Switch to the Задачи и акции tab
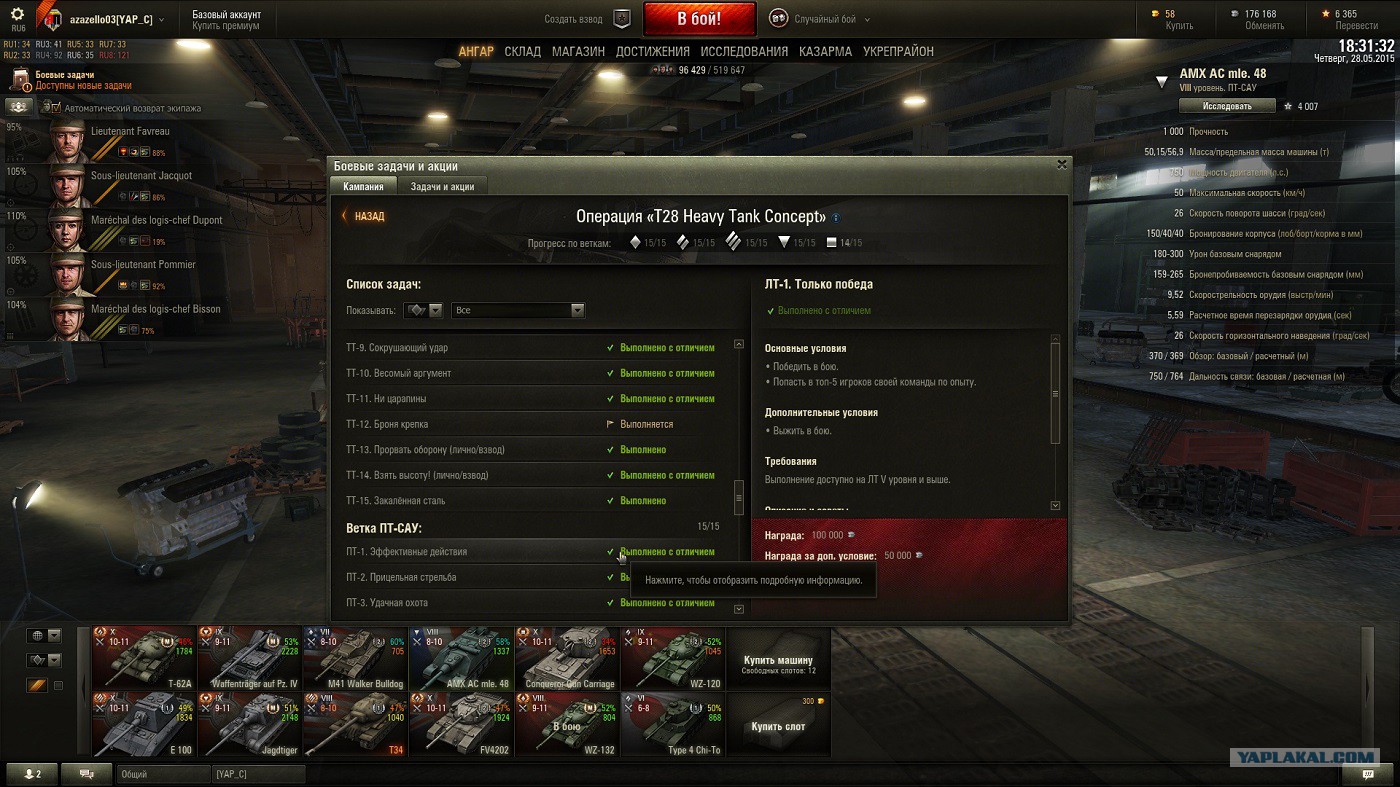The image size is (1400, 787). point(442,186)
